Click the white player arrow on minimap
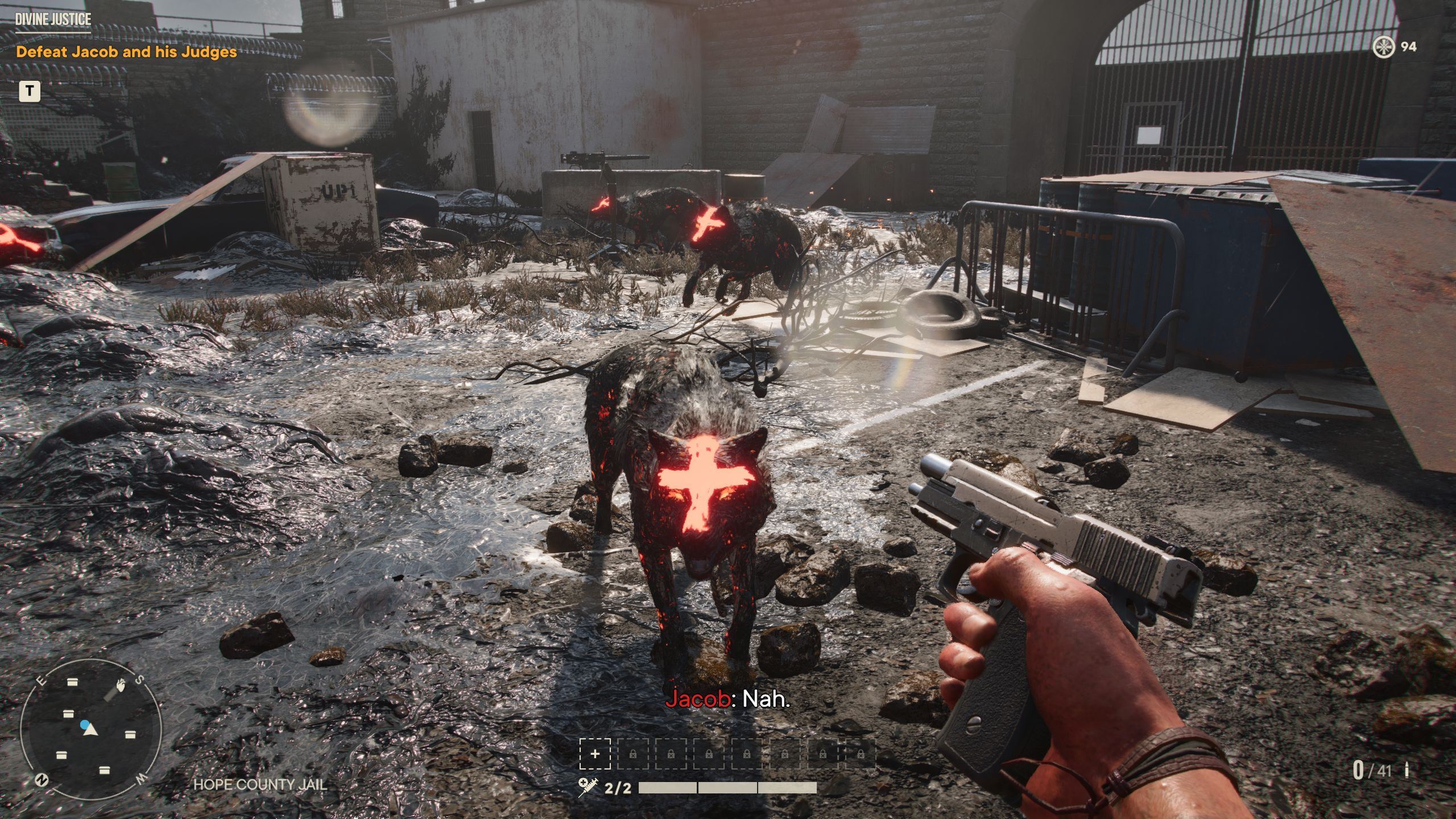1456x819 pixels. (90, 730)
